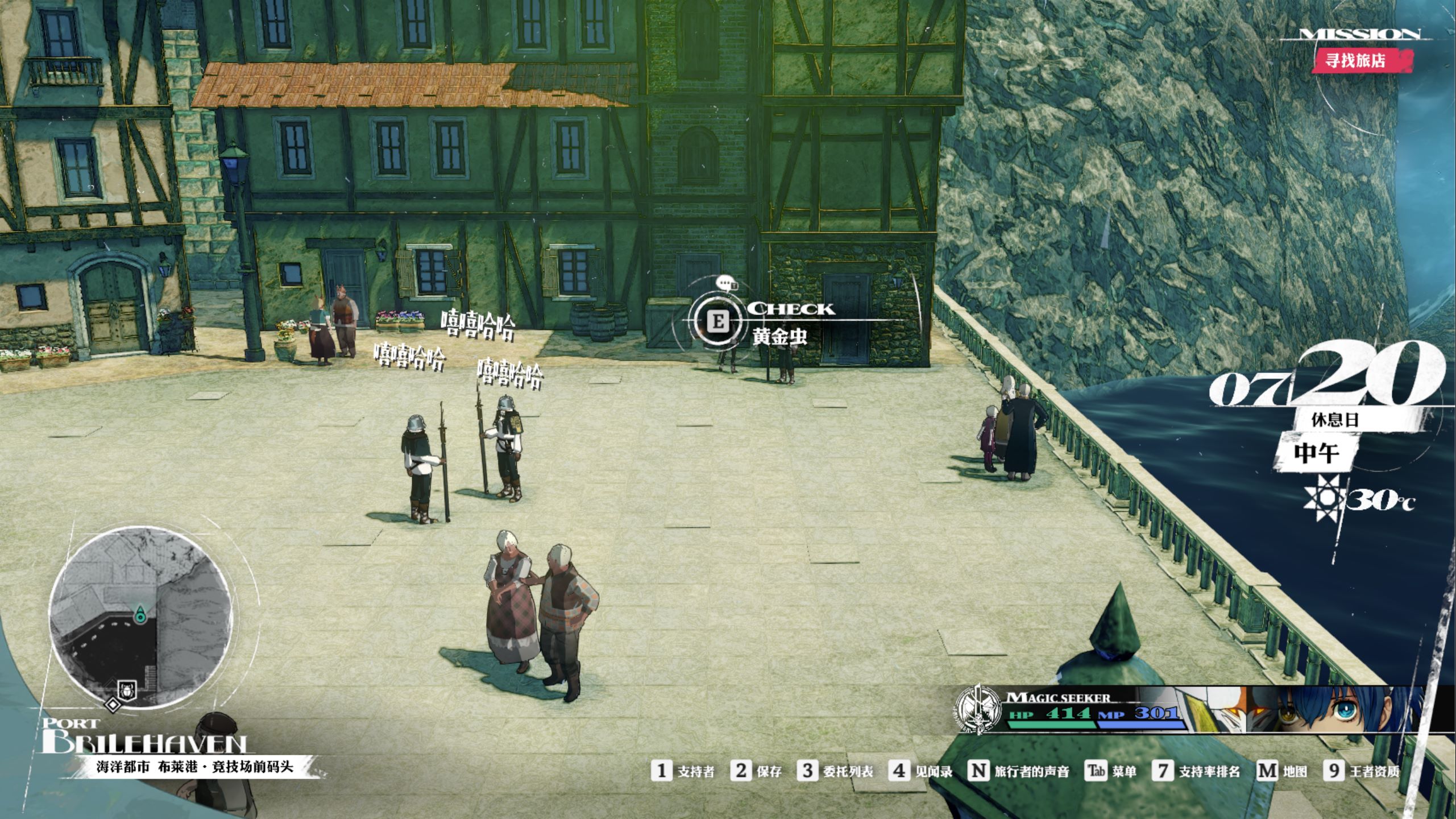
Task: Show 旅行者的声音 traveler's voices
Action: click(x=1019, y=771)
